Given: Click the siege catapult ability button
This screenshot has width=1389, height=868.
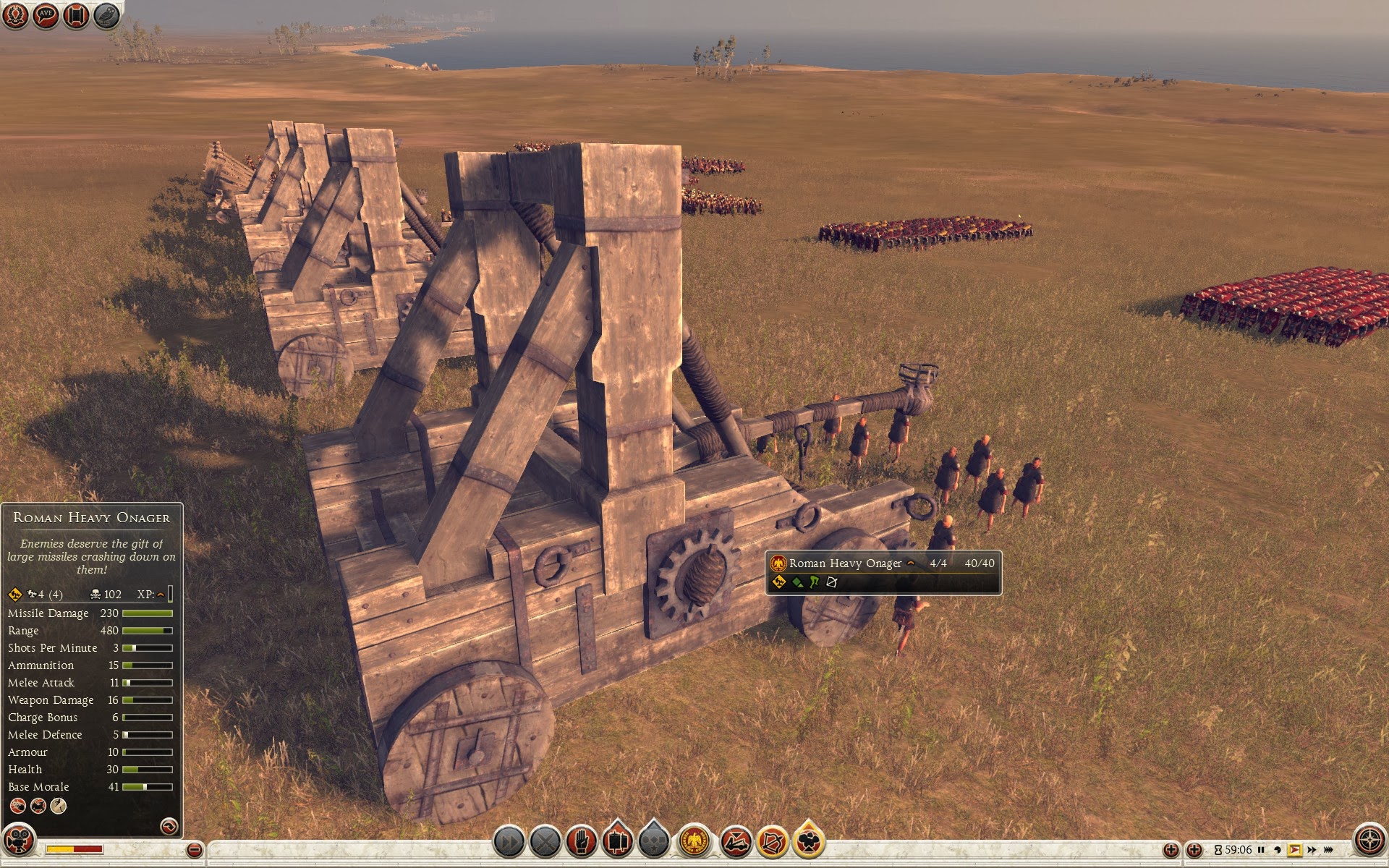Looking at the screenshot, I should click(x=736, y=842).
